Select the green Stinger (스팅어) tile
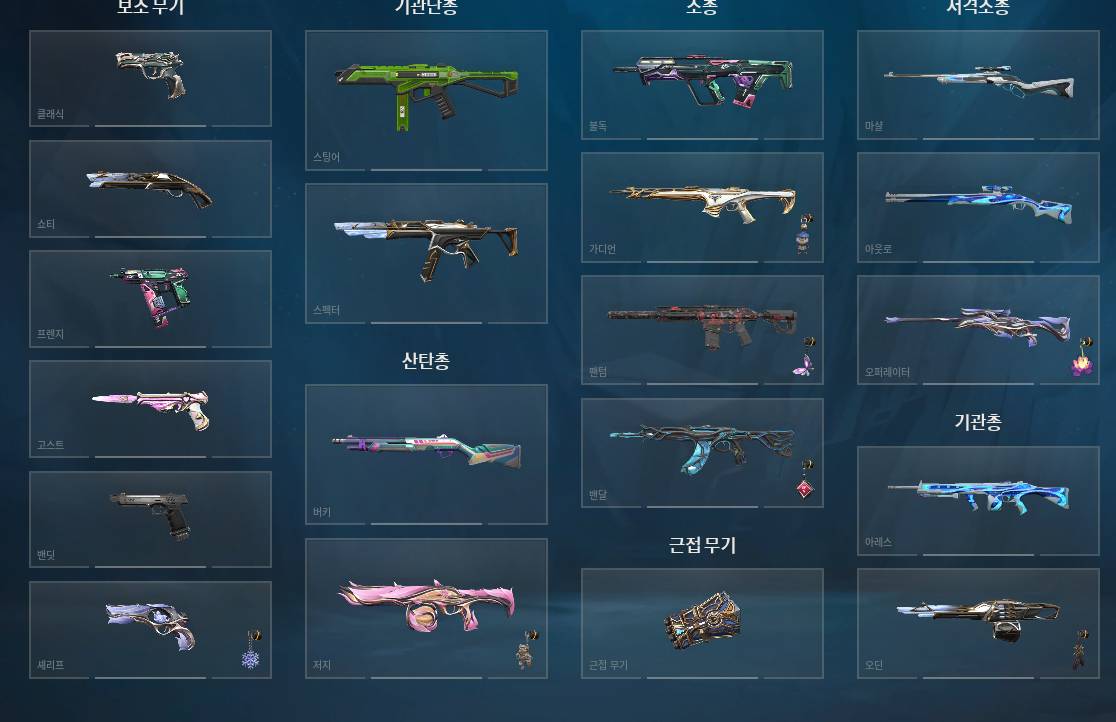The width and height of the screenshot is (1116, 722). click(426, 99)
